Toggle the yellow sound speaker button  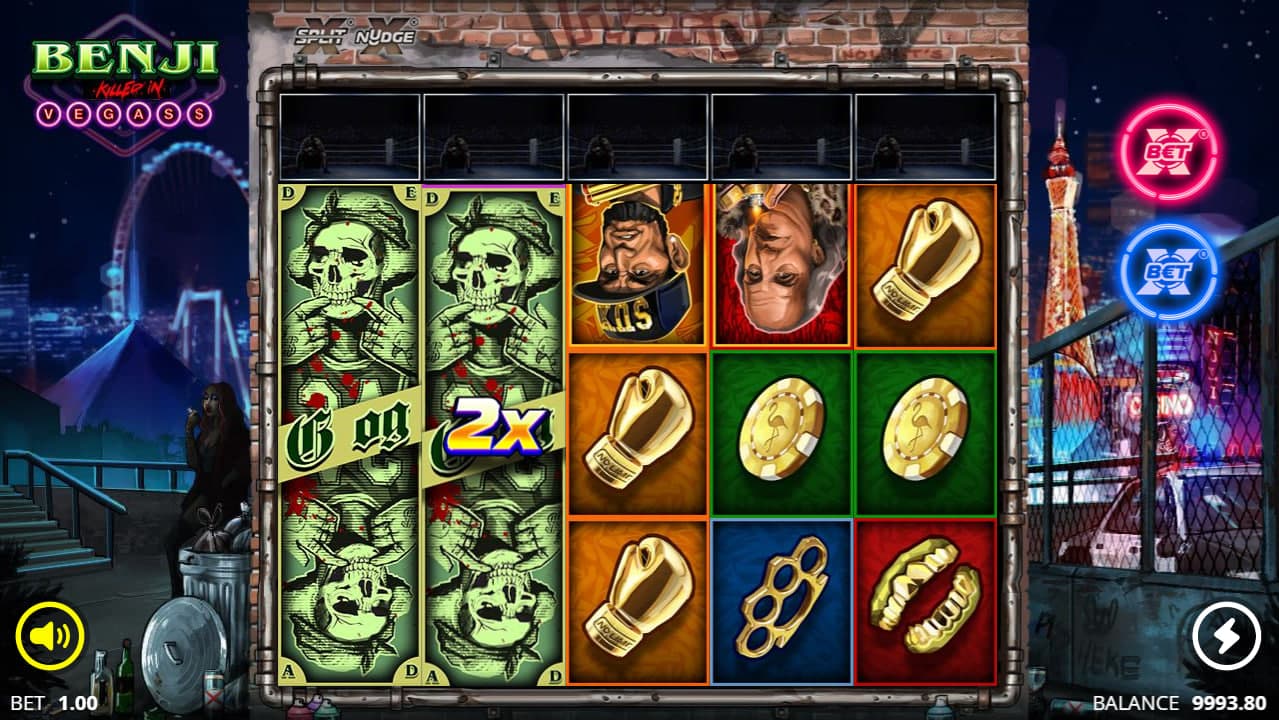pos(50,637)
